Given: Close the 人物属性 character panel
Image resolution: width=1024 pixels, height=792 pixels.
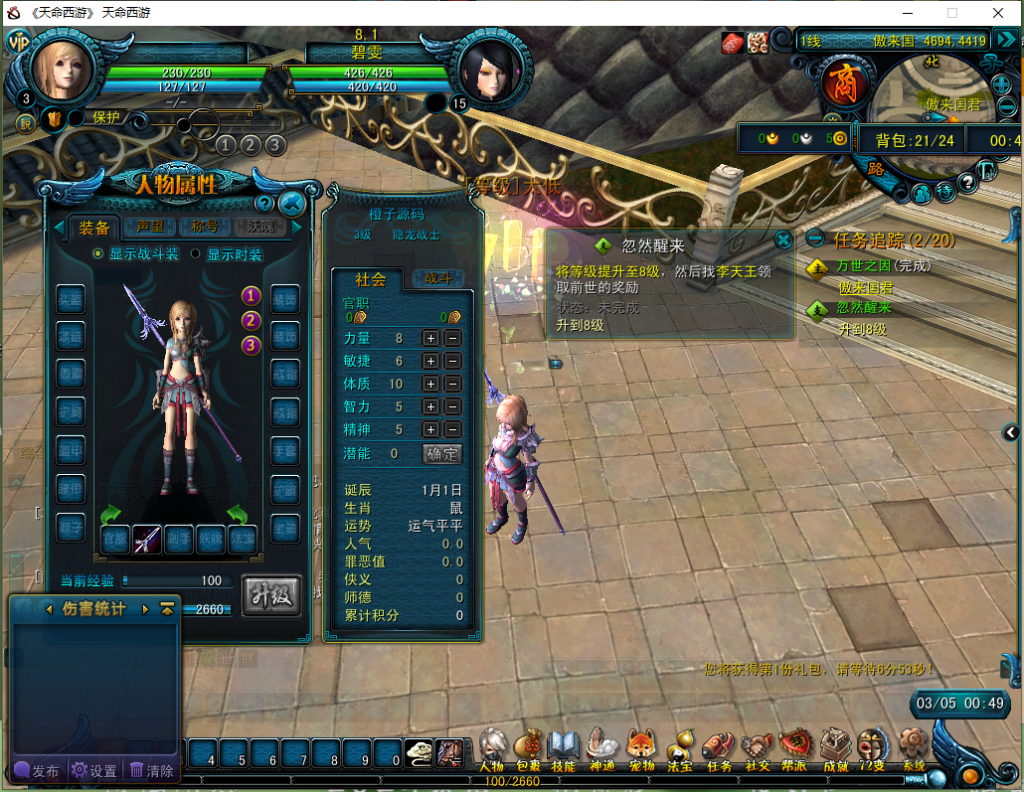Looking at the screenshot, I should 292,204.
